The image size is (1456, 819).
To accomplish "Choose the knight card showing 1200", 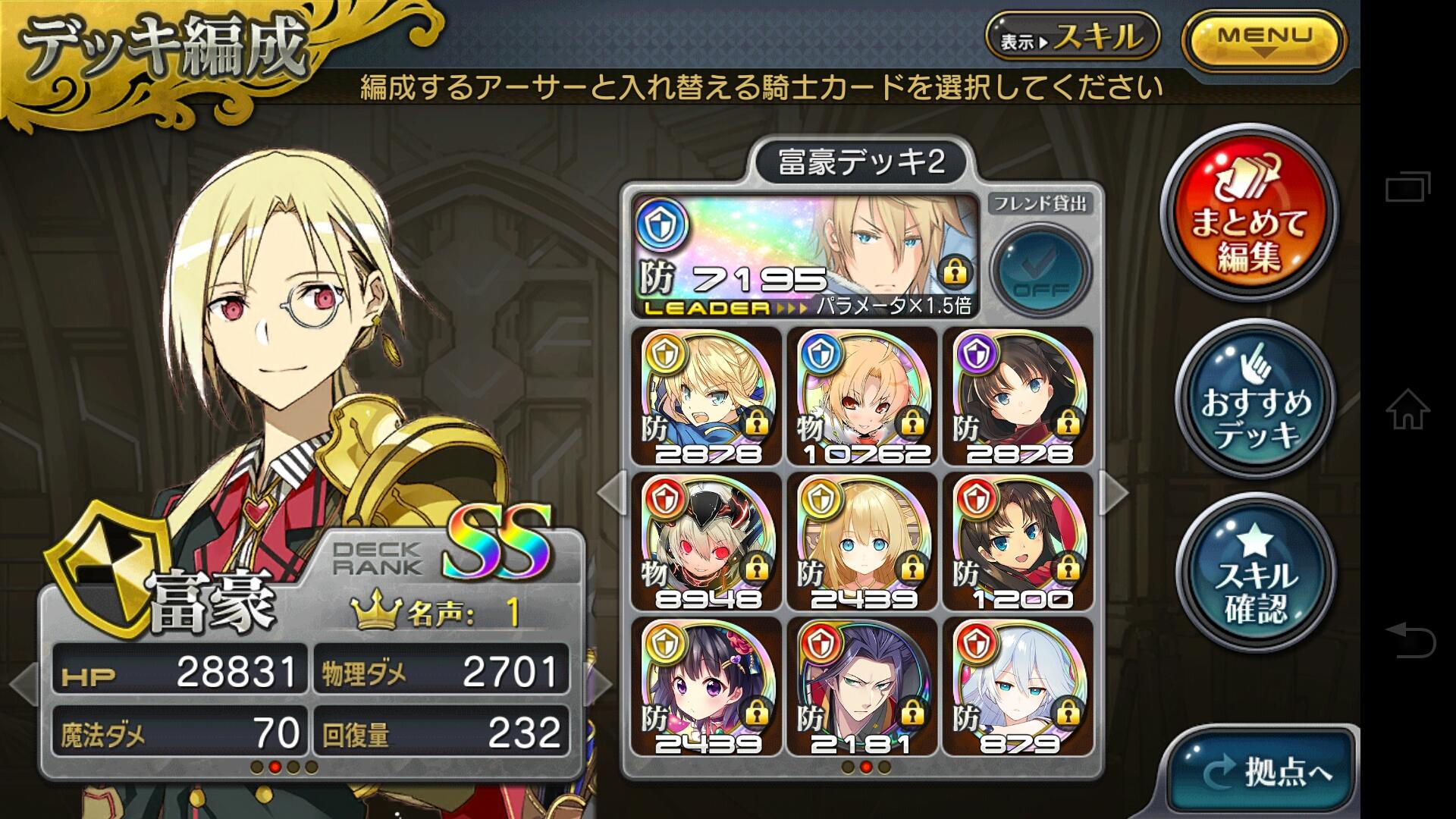I will click(1018, 541).
